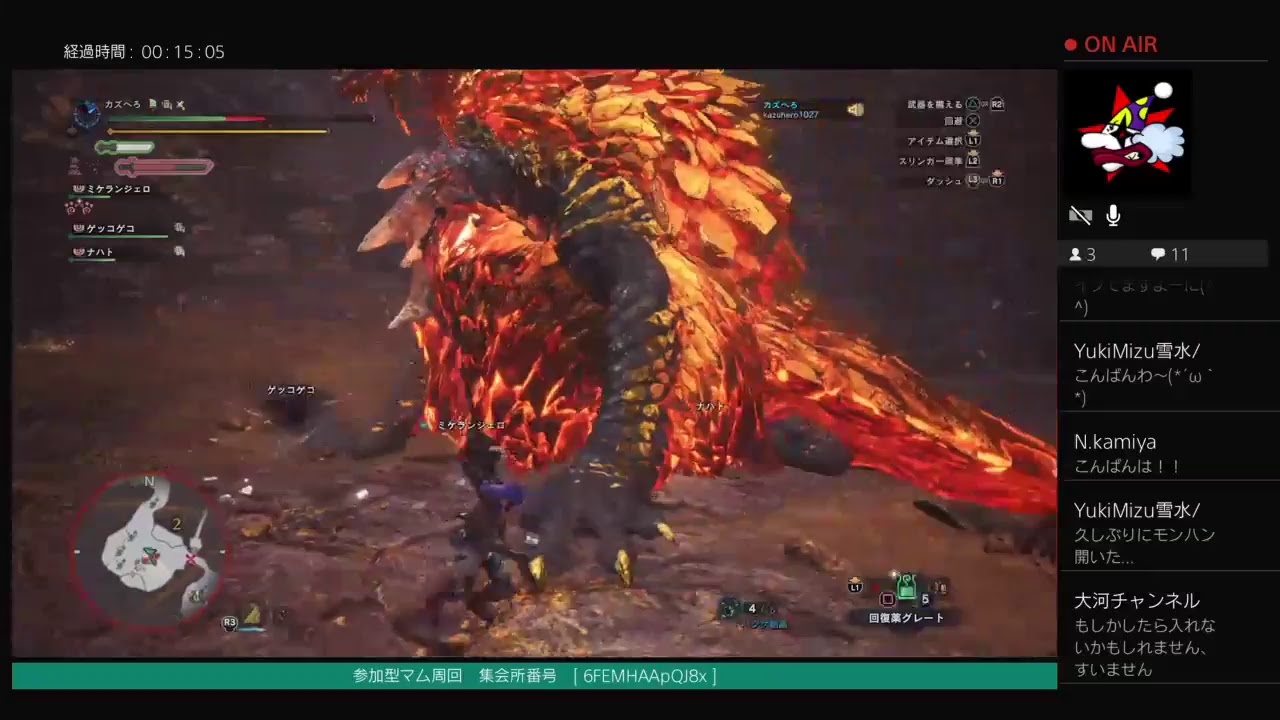The image size is (1280, 720).
Task: Click the red ON AIR indicator dot
Action: pyautogui.click(x=1071, y=44)
